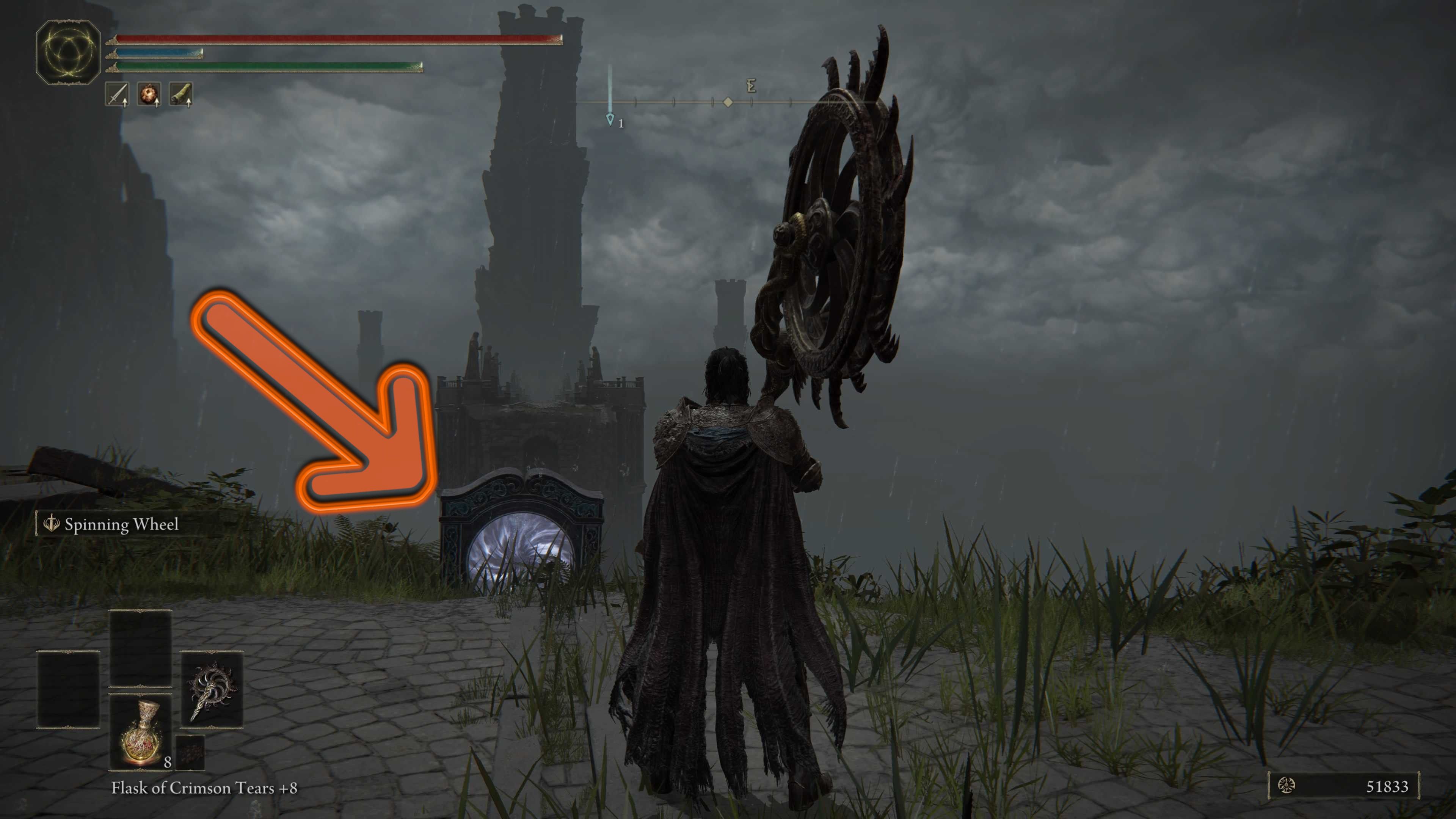Click the flask quantity number 8
Viewport: 1456px width, 819px height.
coord(167,763)
